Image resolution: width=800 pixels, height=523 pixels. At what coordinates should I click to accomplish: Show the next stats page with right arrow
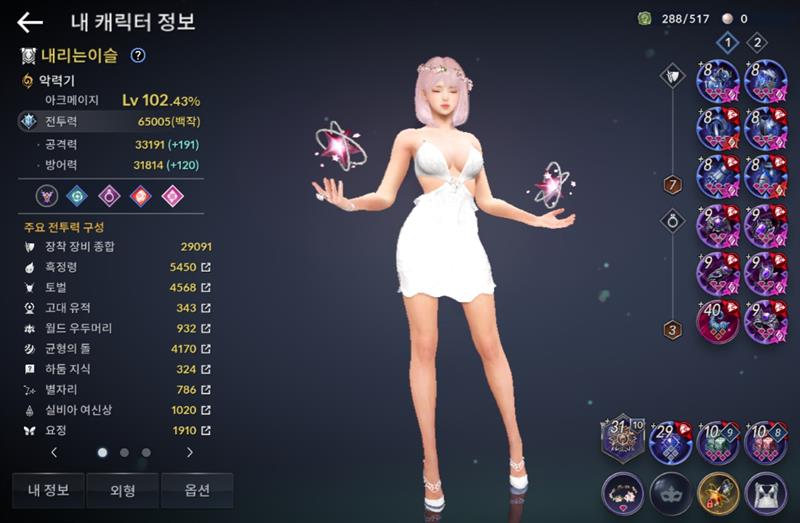coord(190,452)
